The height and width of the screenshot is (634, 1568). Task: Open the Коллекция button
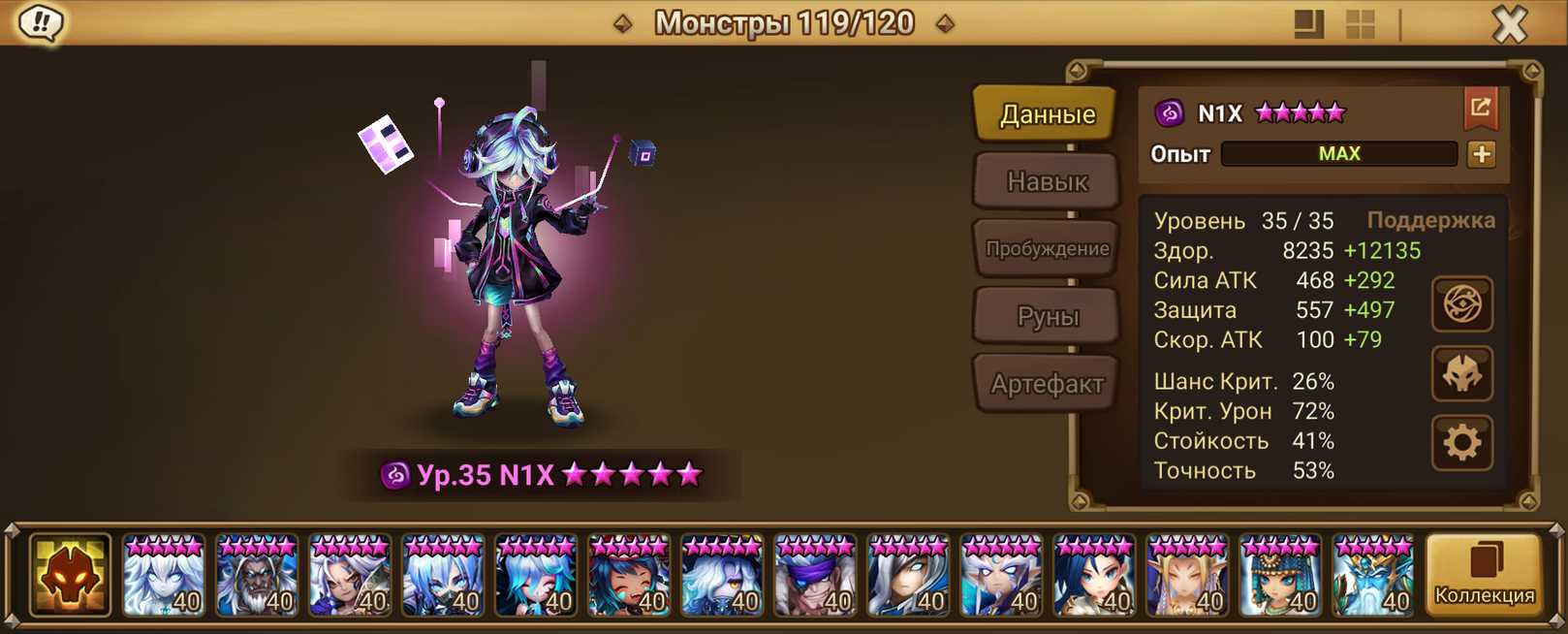click(x=1484, y=574)
